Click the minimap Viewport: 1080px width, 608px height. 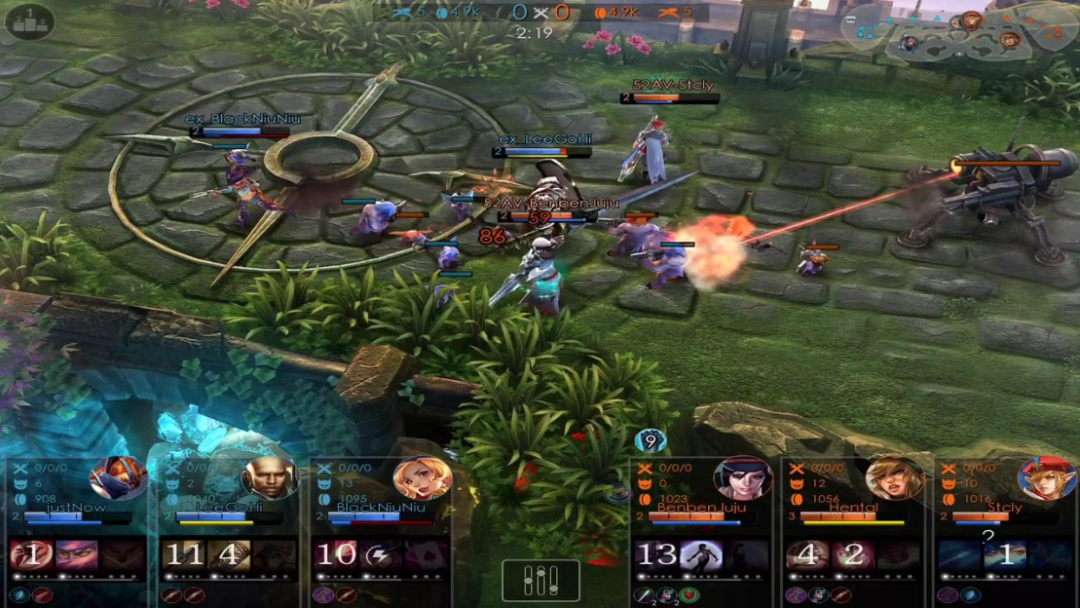click(x=957, y=35)
